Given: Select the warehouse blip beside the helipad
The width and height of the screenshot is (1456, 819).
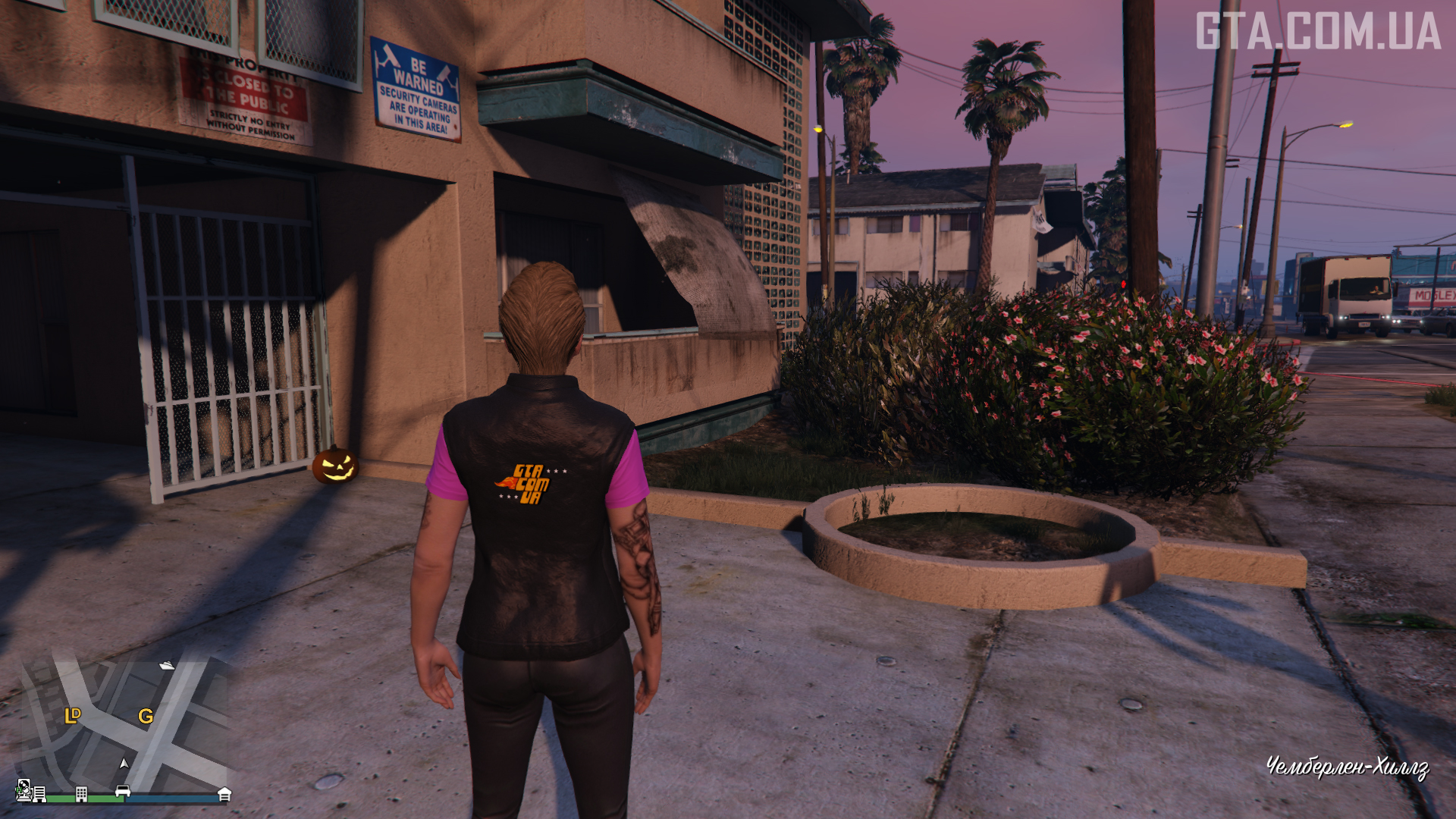Looking at the screenshot, I should click(x=39, y=794).
